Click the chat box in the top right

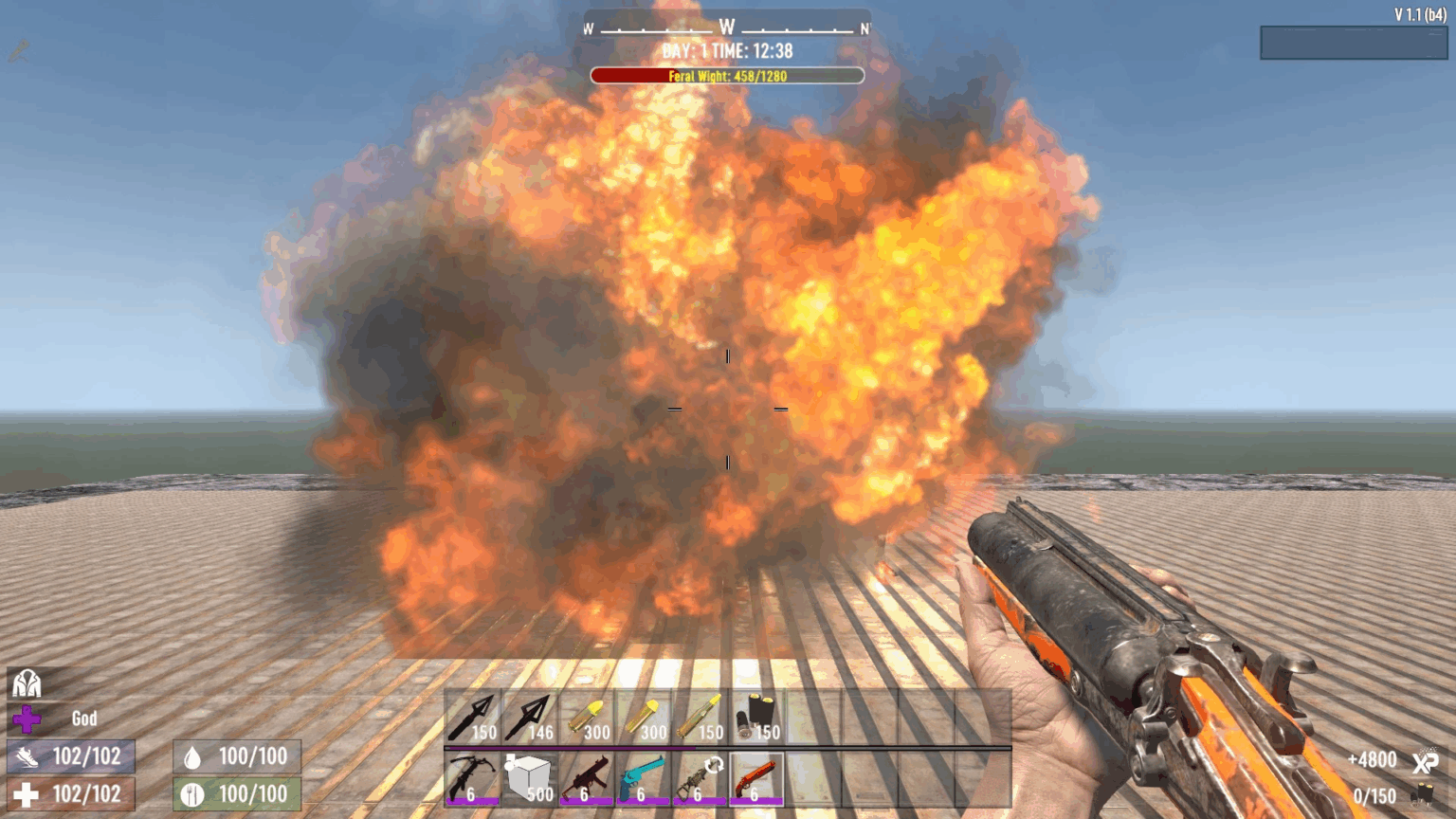click(x=1354, y=42)
